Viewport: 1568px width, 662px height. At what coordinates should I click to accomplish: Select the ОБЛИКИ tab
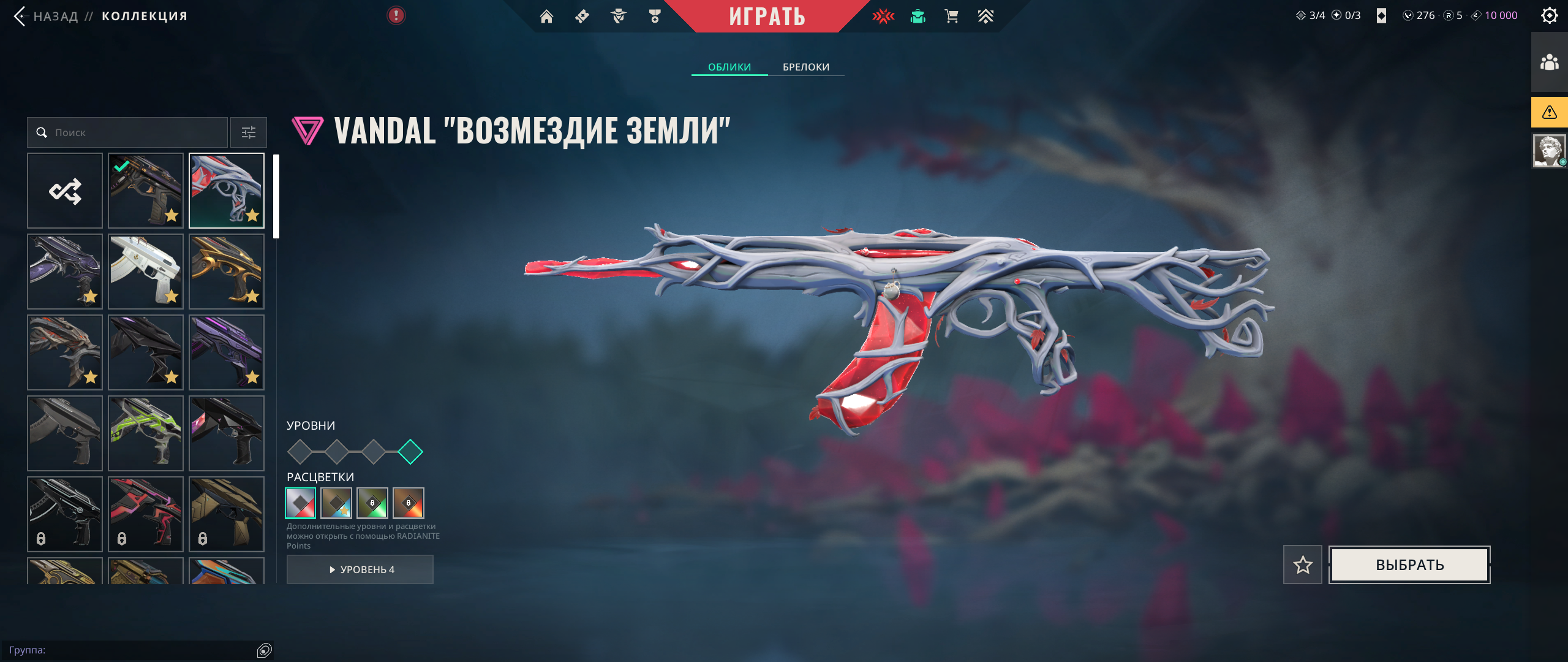pos(729,67)
